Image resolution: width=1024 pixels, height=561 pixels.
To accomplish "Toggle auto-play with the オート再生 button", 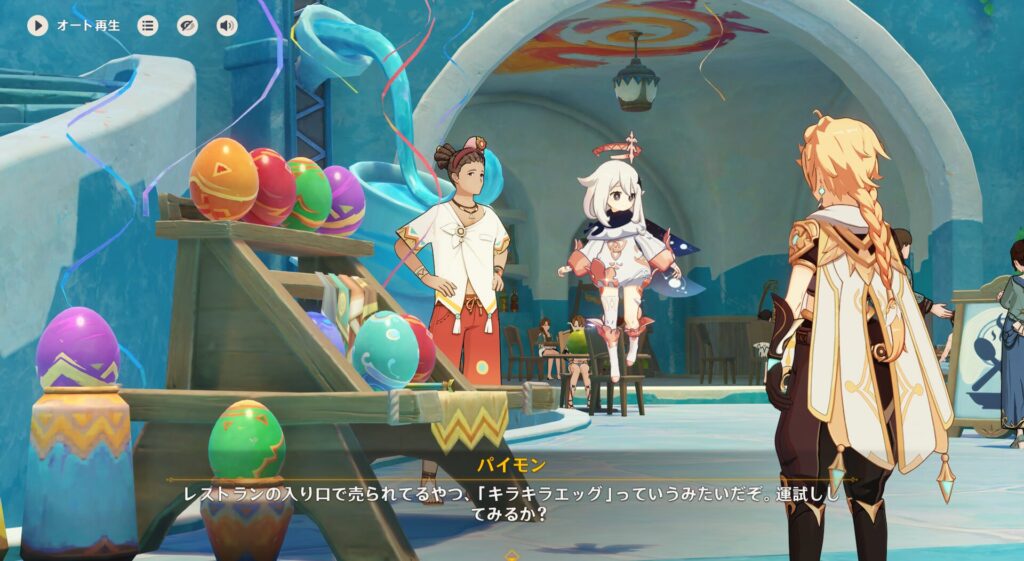I will point(38,26).
